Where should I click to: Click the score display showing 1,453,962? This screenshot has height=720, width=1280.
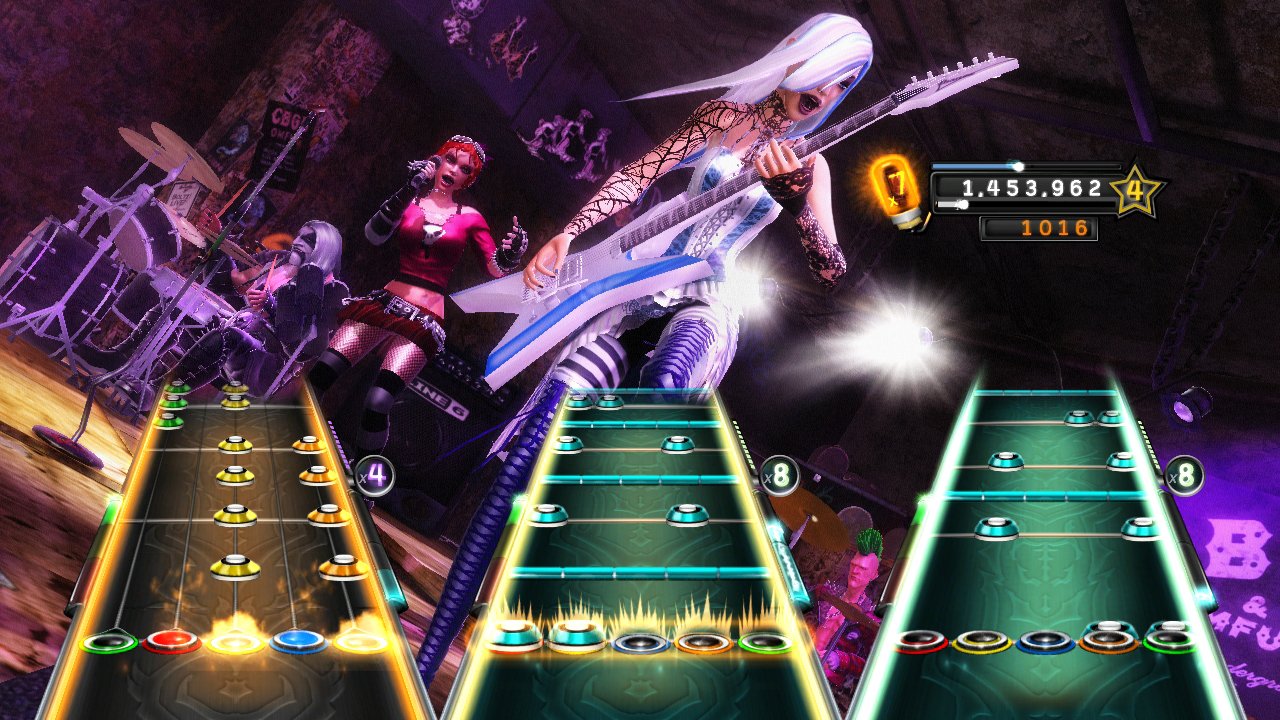pos(1030,186)
